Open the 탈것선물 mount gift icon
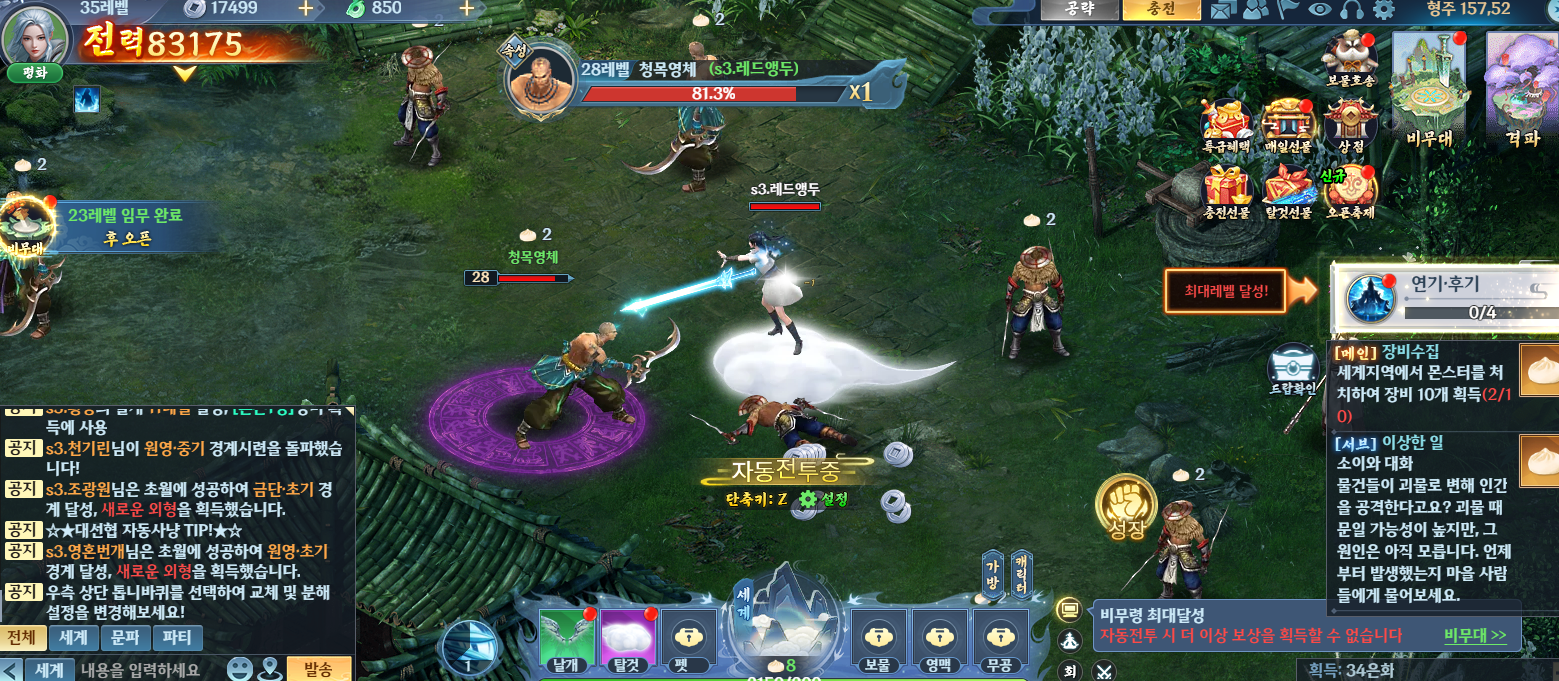The image size is (1559, 681). [1288, 192]
